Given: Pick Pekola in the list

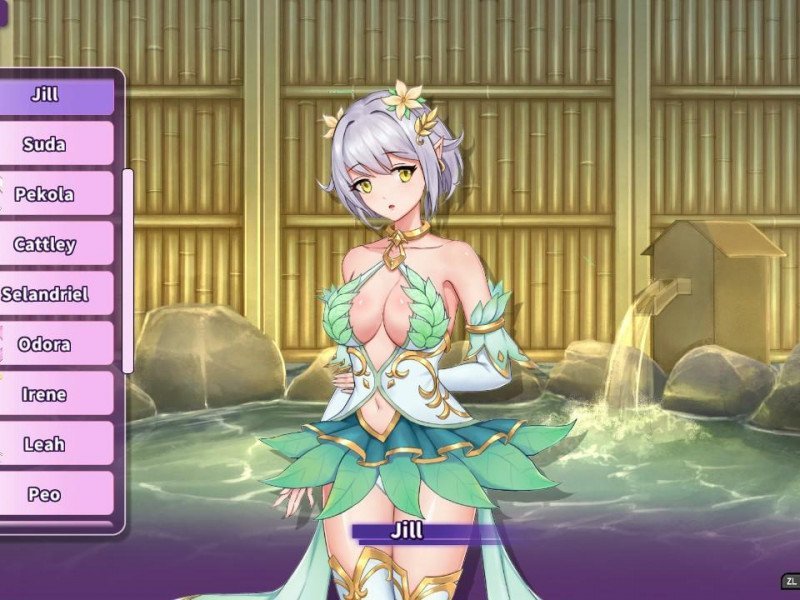Looking at the screenshot, I should (45, 194).
